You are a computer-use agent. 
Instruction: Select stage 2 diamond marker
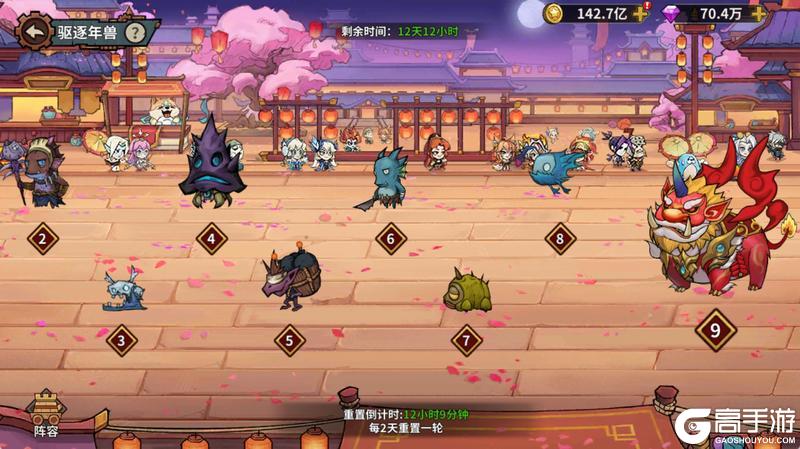pyautogui.click(x=42, y=239)
